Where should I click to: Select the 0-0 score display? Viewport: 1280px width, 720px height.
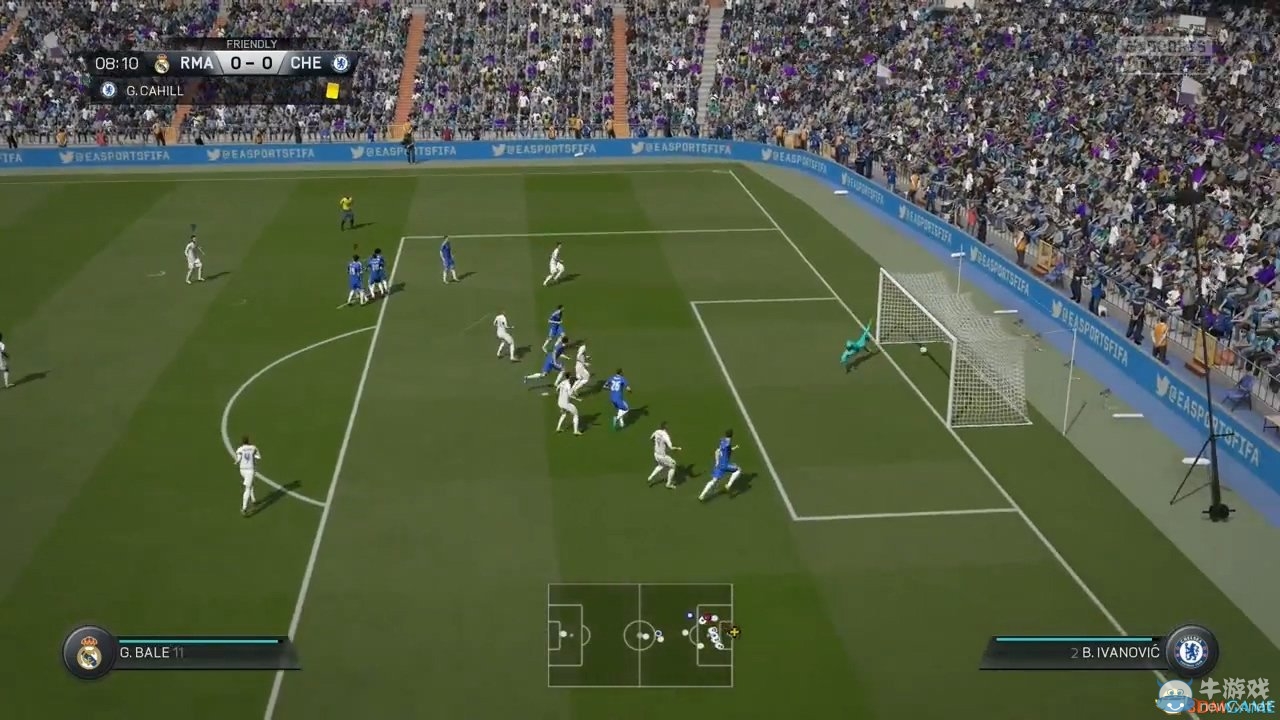coord(249,62)
